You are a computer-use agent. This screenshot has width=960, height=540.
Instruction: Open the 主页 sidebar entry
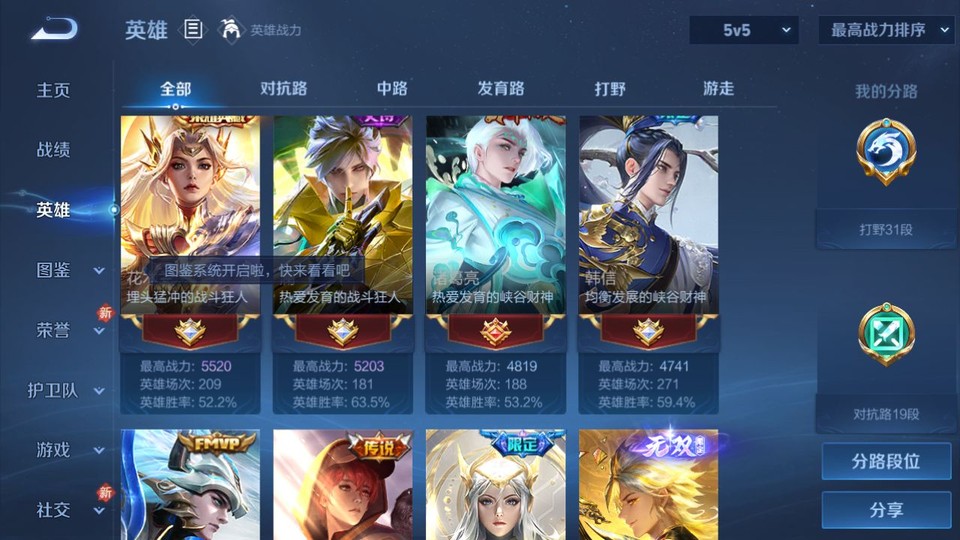click(x=54, y=90)
